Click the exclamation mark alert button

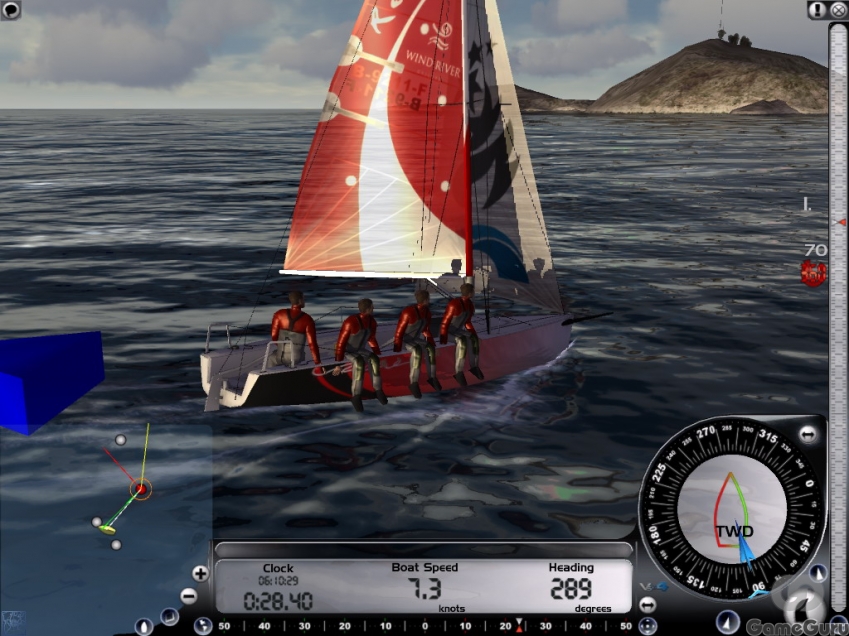[x=817, y=10]
